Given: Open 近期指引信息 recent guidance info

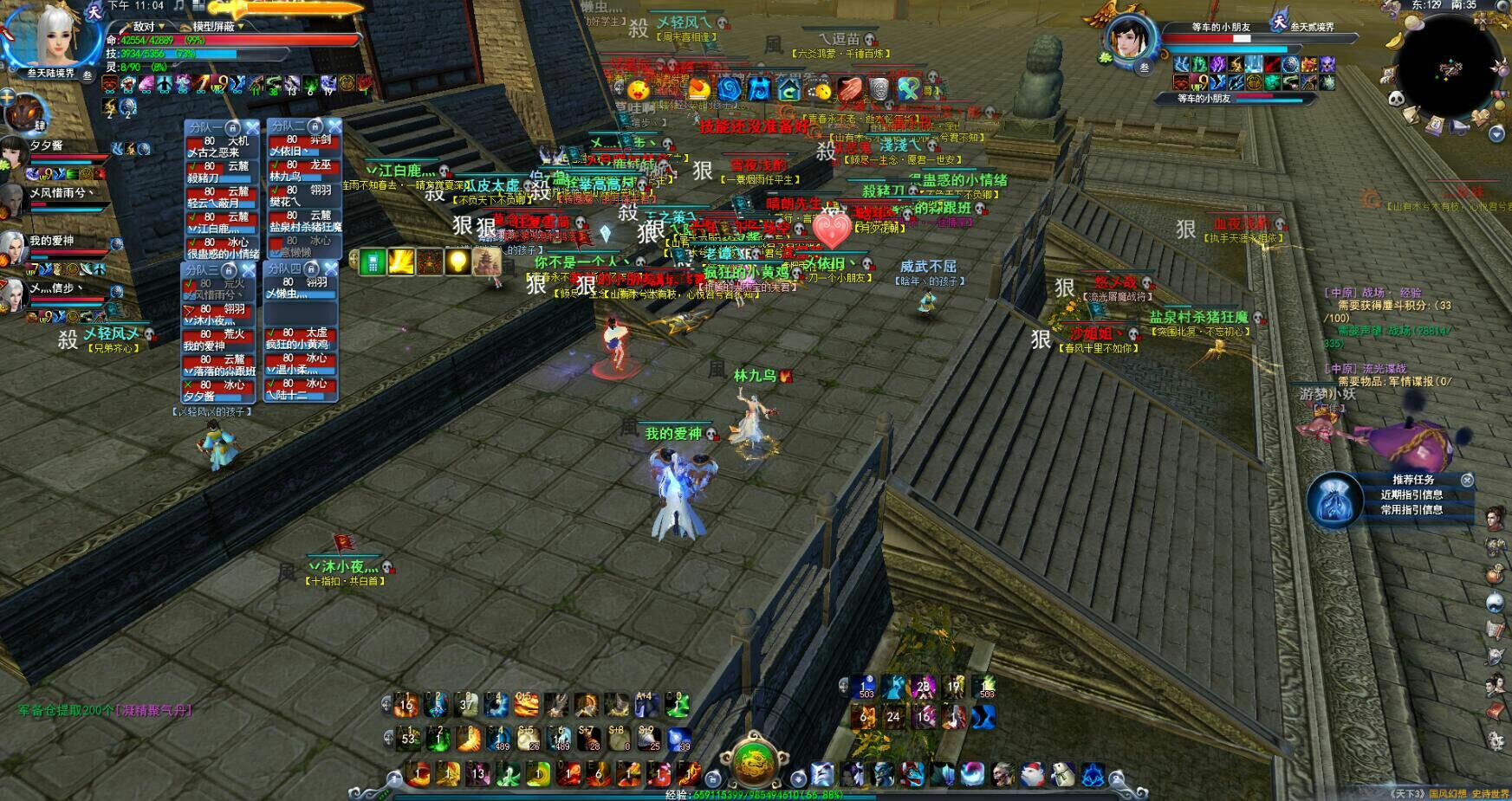Looking at the screenshot, I should pyautogui.click(x=1411, y=494).
